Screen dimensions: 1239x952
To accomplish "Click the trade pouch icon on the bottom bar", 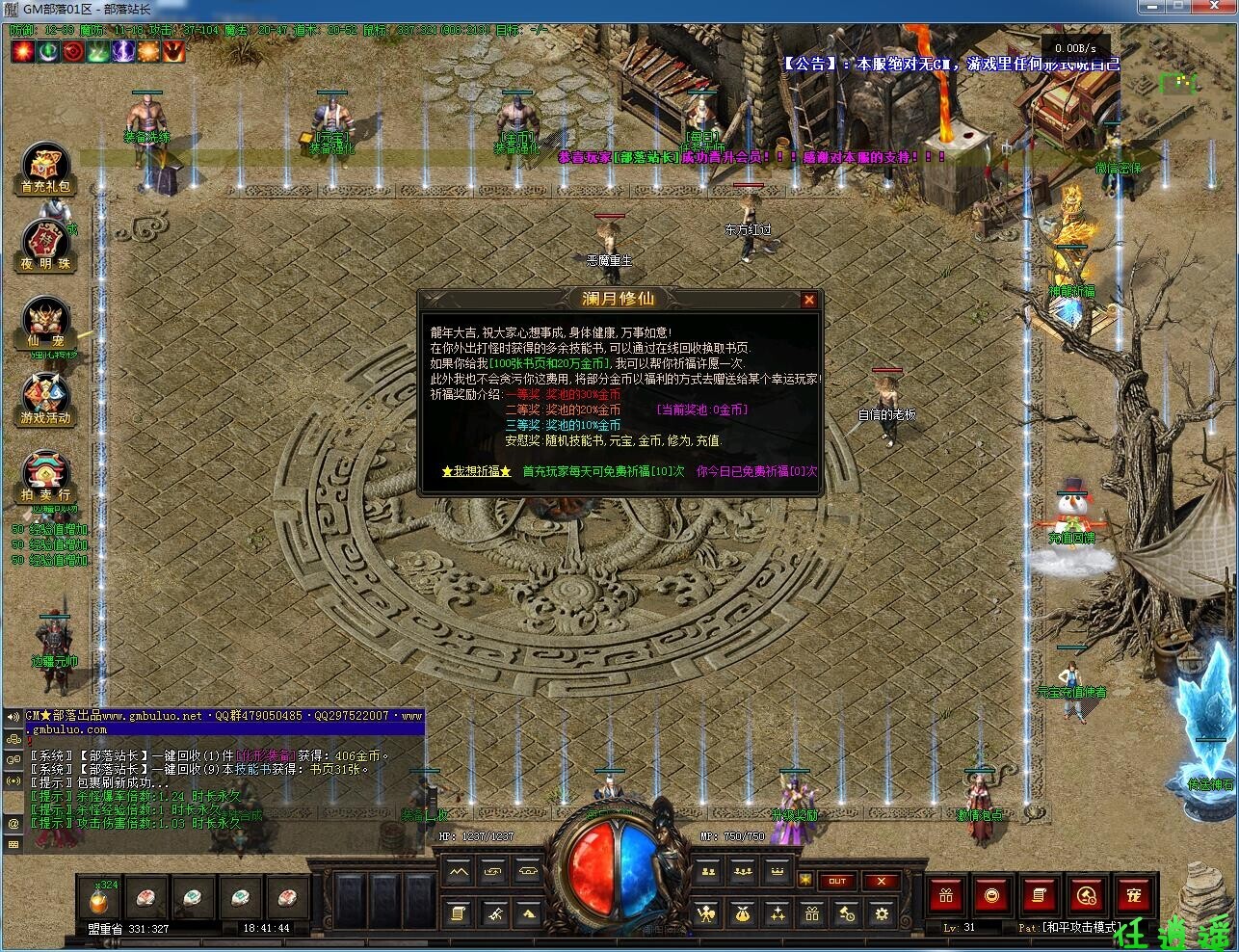I will (742, 912).
